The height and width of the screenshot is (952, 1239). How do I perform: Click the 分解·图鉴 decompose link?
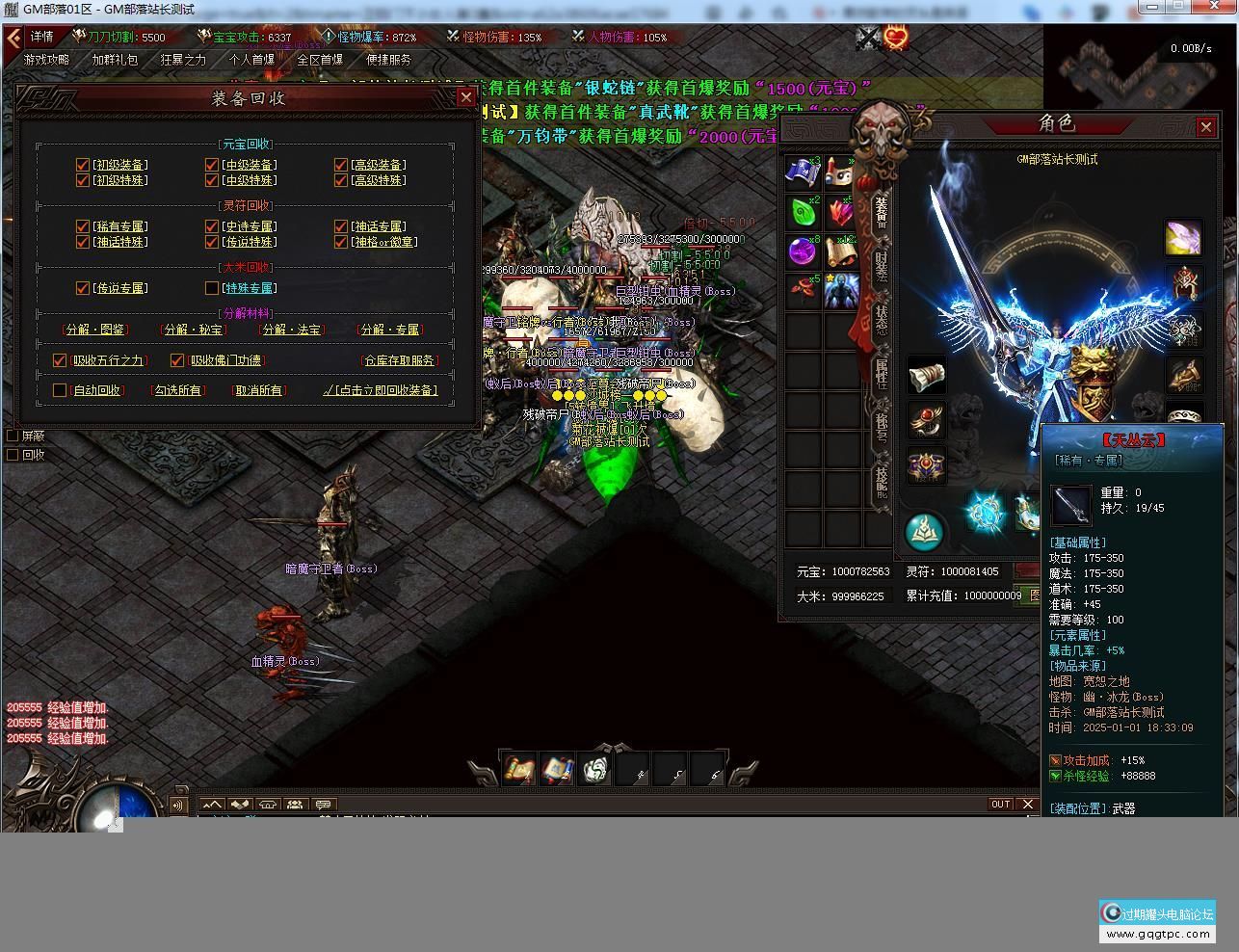pyautogui.click(x=95, y=330)
